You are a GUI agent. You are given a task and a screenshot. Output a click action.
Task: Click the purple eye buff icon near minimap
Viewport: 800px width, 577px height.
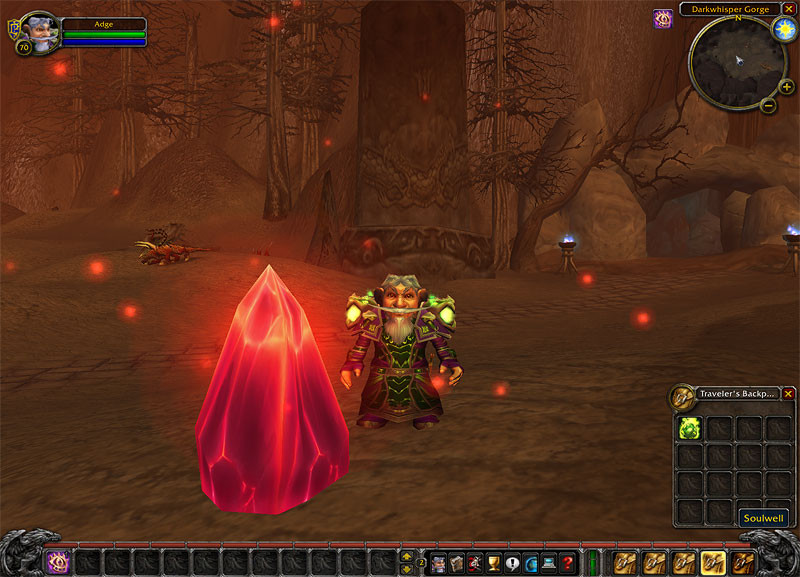click(662, 18)
